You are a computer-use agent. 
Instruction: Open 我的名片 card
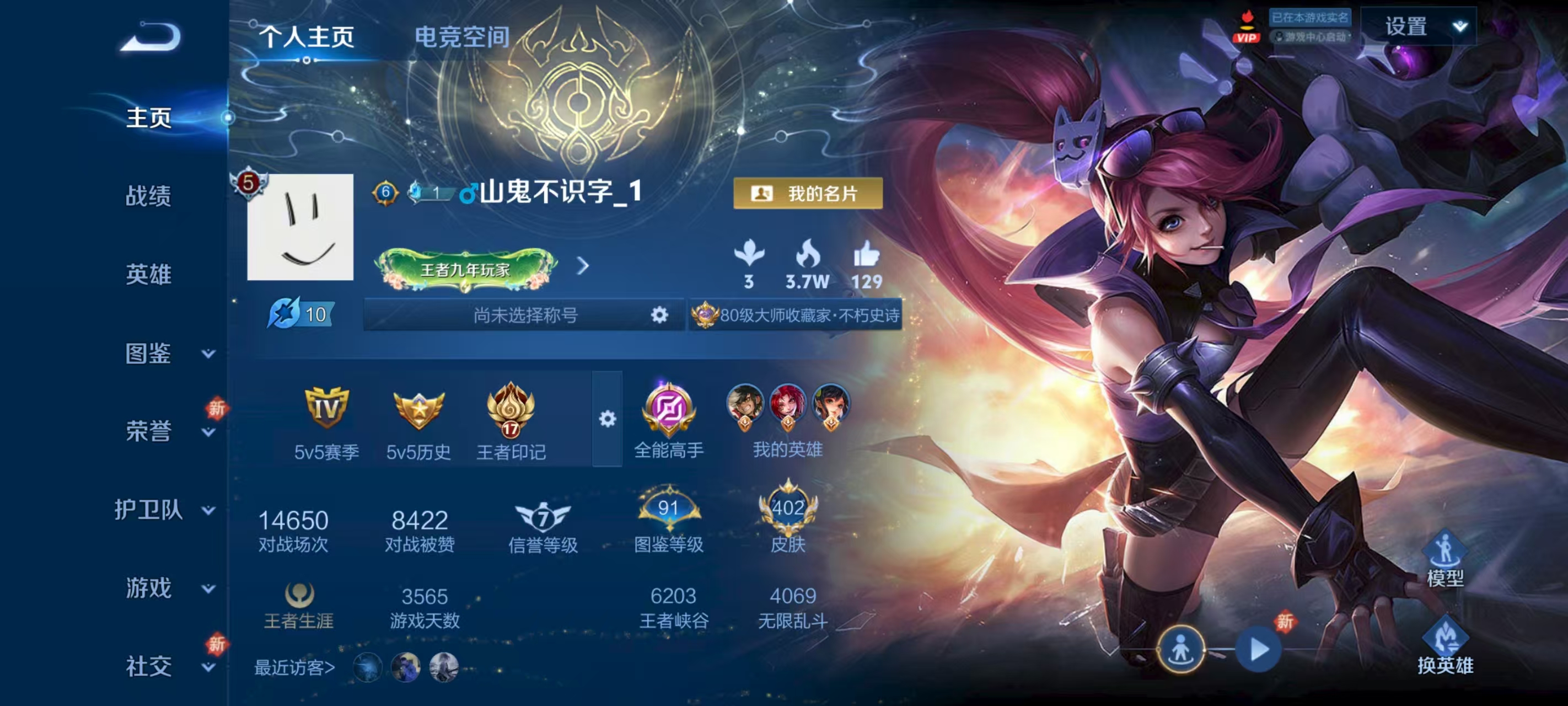(x=807, y=194)
